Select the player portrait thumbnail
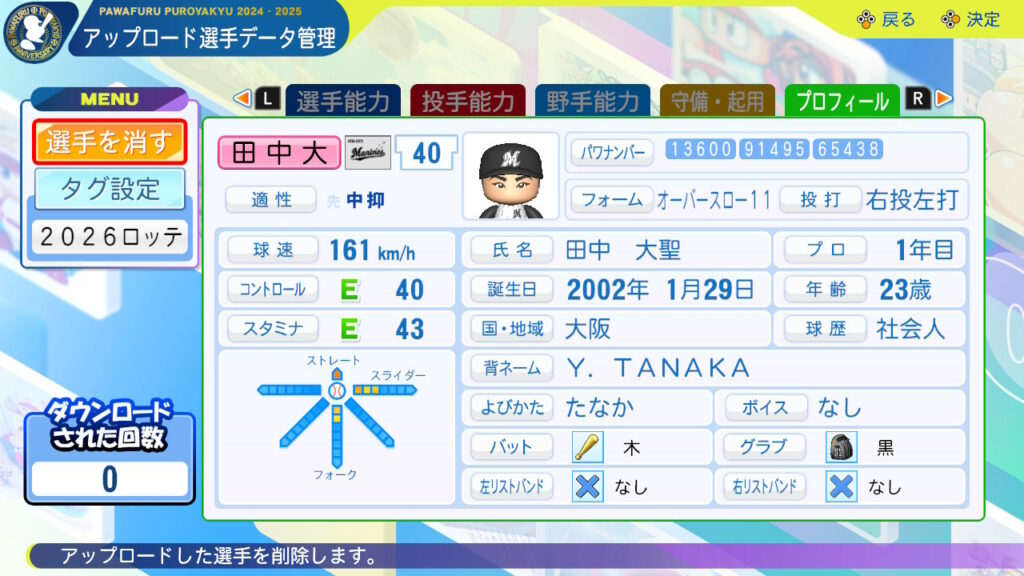The width and height of the screenshot is (1024, 576). point(511,176)
